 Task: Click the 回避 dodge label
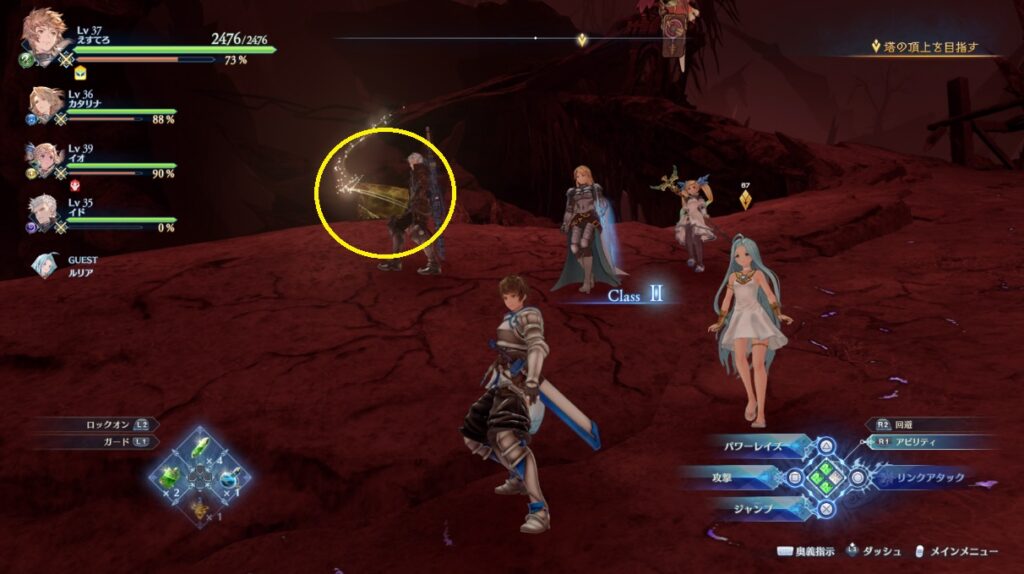(903, 424)
